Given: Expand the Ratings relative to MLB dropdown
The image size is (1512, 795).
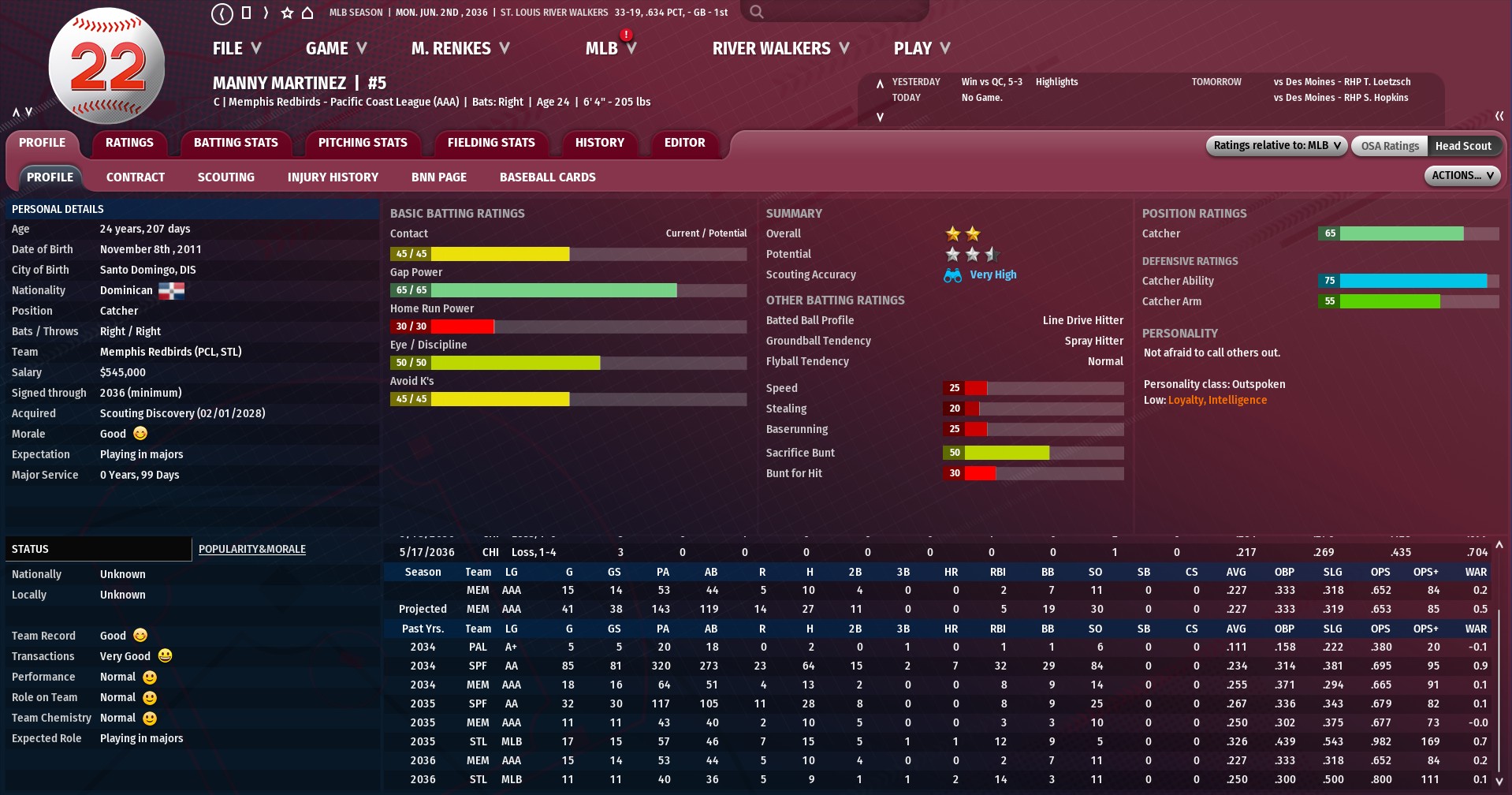Looking at the screenshot, I should (1276, 146).
